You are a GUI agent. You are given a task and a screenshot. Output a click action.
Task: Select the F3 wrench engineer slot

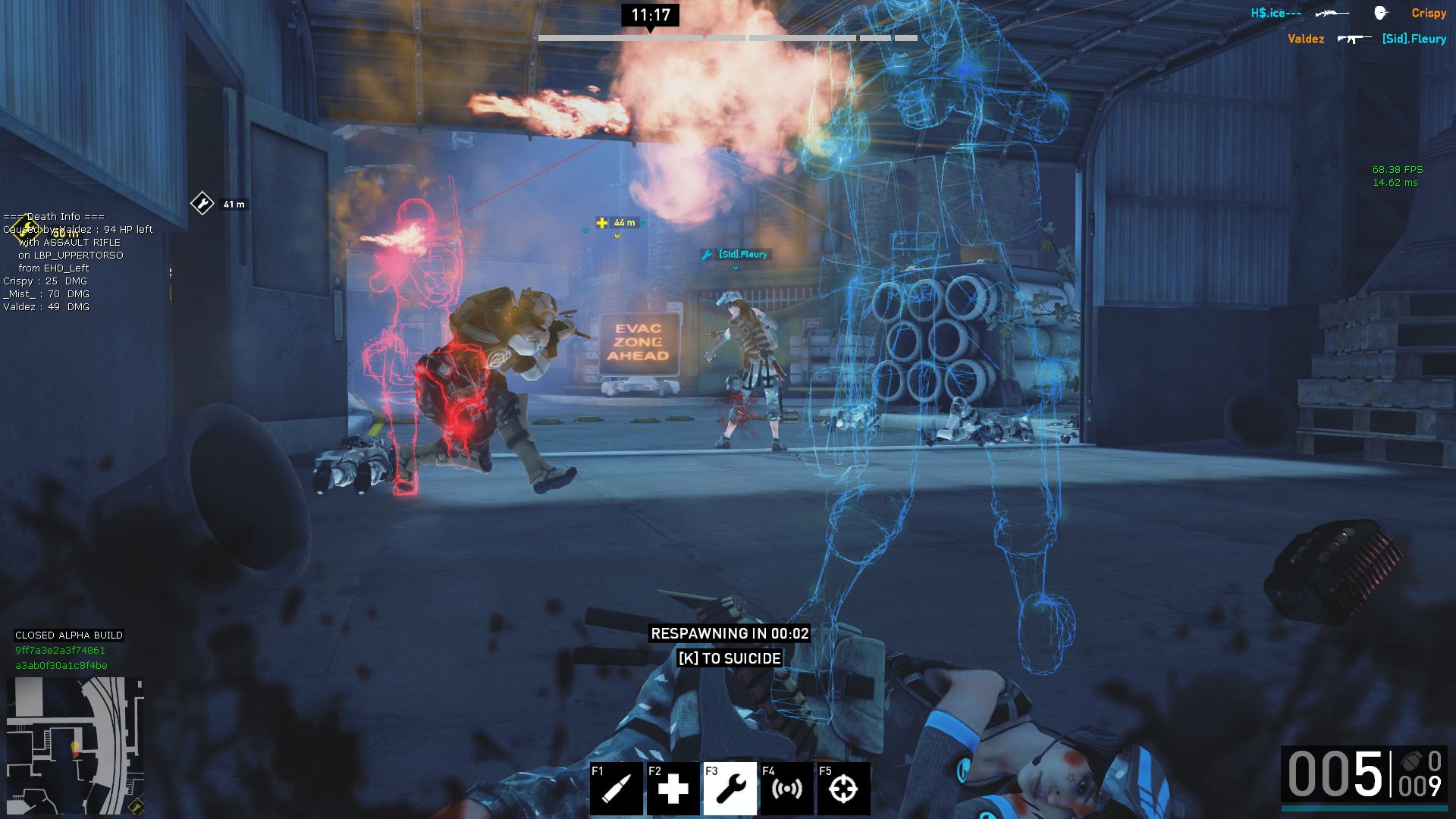[730, 788]
